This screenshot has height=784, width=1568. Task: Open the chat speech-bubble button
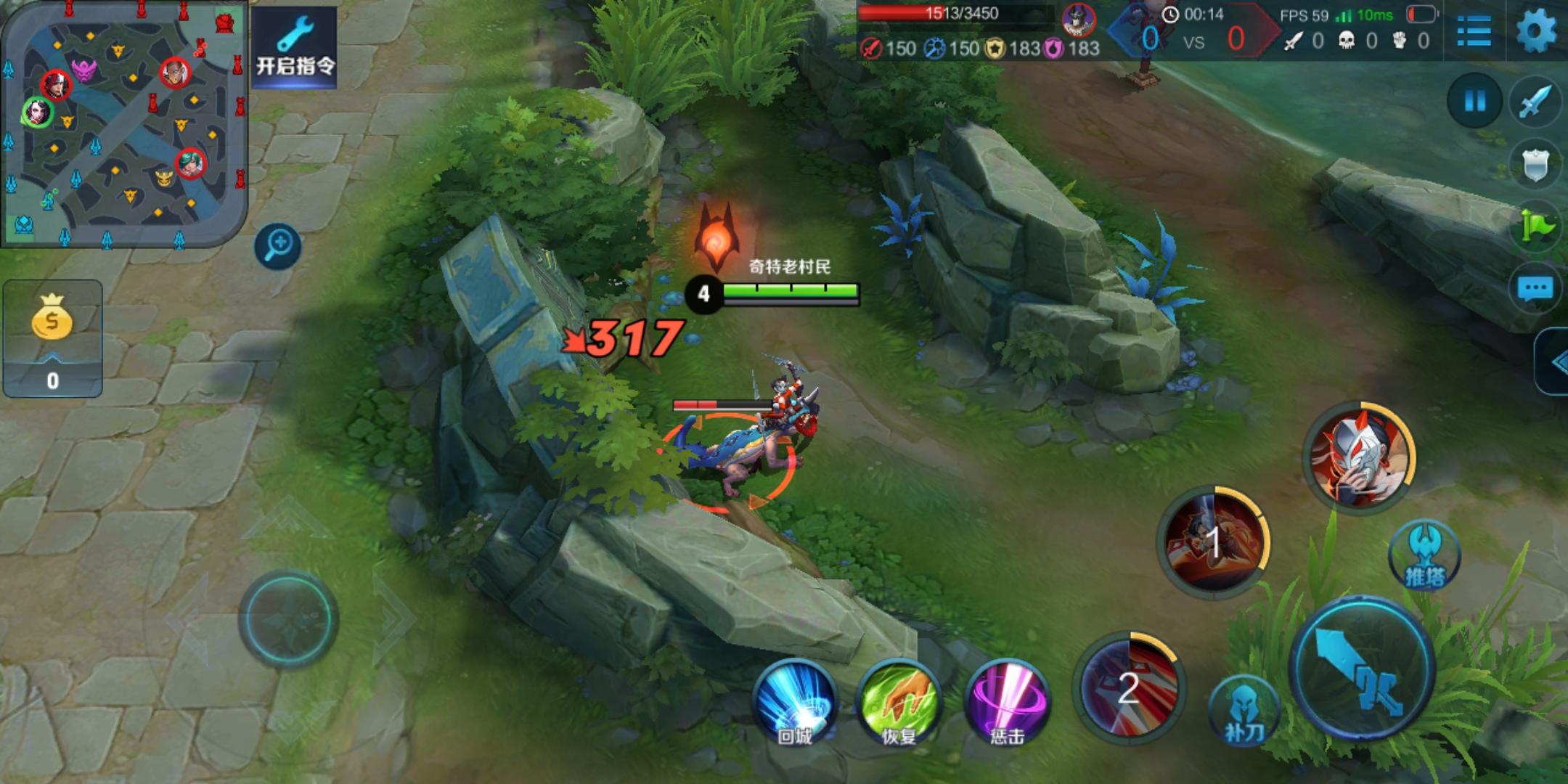[1535, 289]
